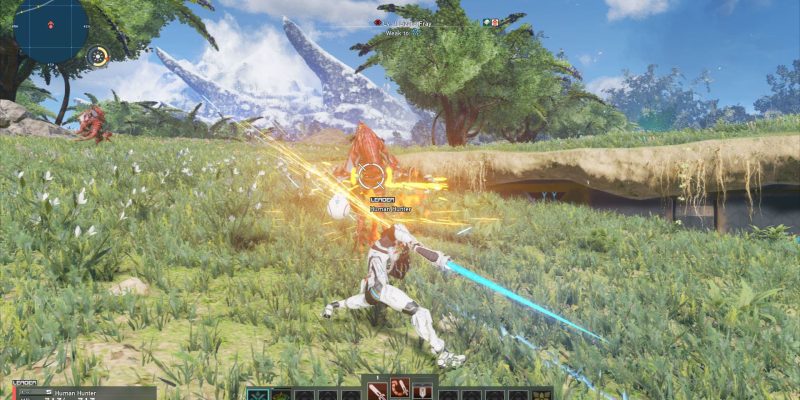Image resolution: width=800 pixels, height=400 pixels.
Task: Activate the teal emblem skill slot
Action: click(x=258, y=394)
